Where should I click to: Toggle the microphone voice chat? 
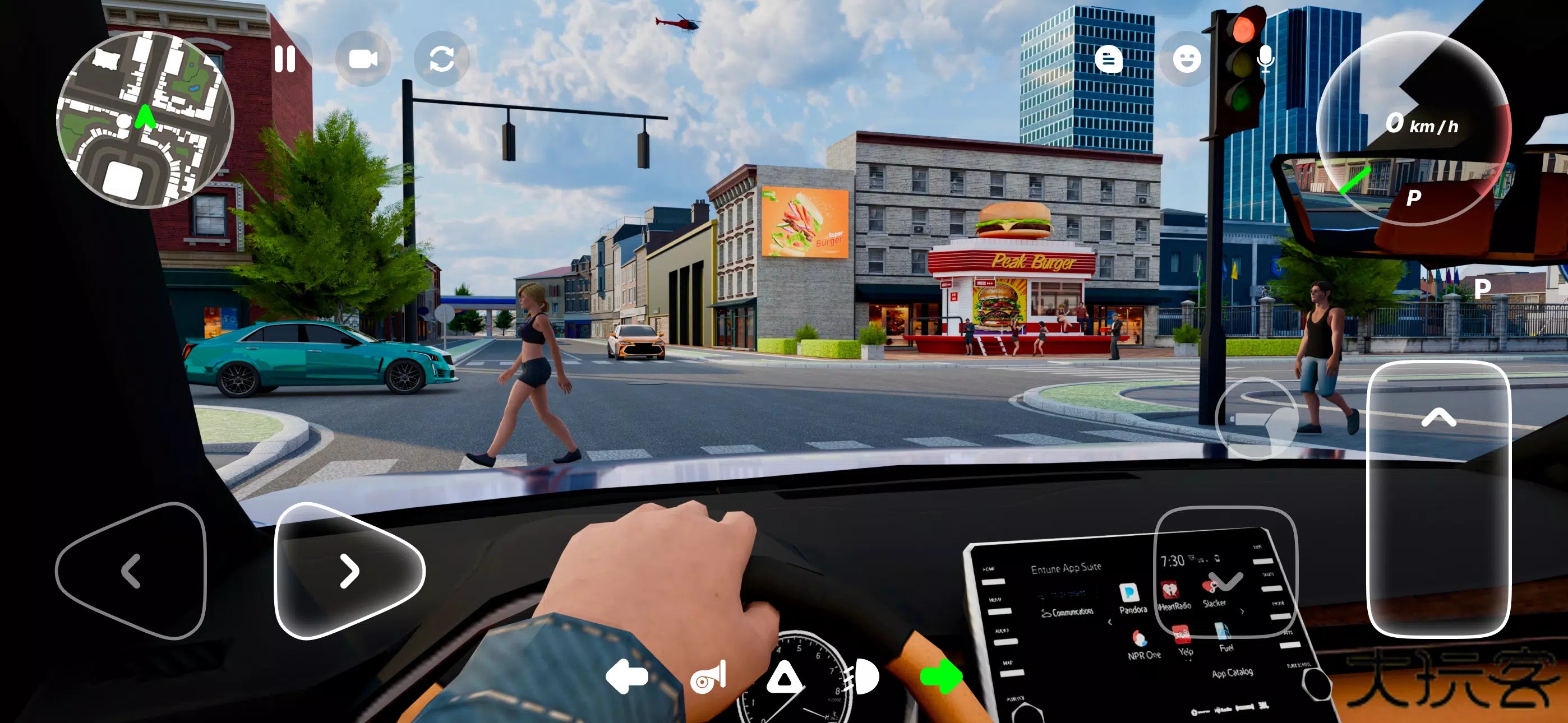click(1265, 59)
